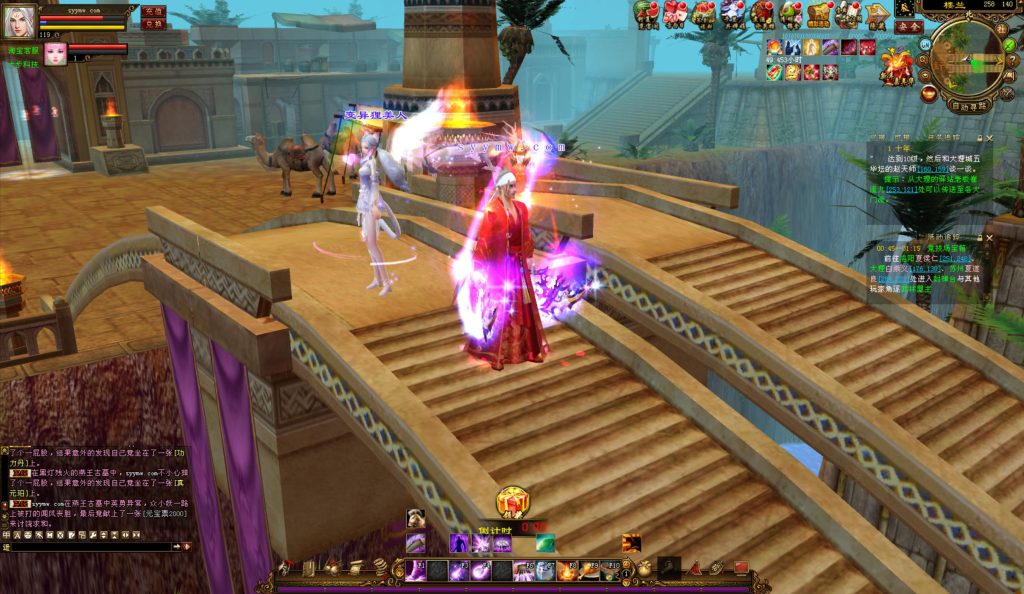Click the white-haired player portrait
1024x594 pixels.
(x=20, y=20)
